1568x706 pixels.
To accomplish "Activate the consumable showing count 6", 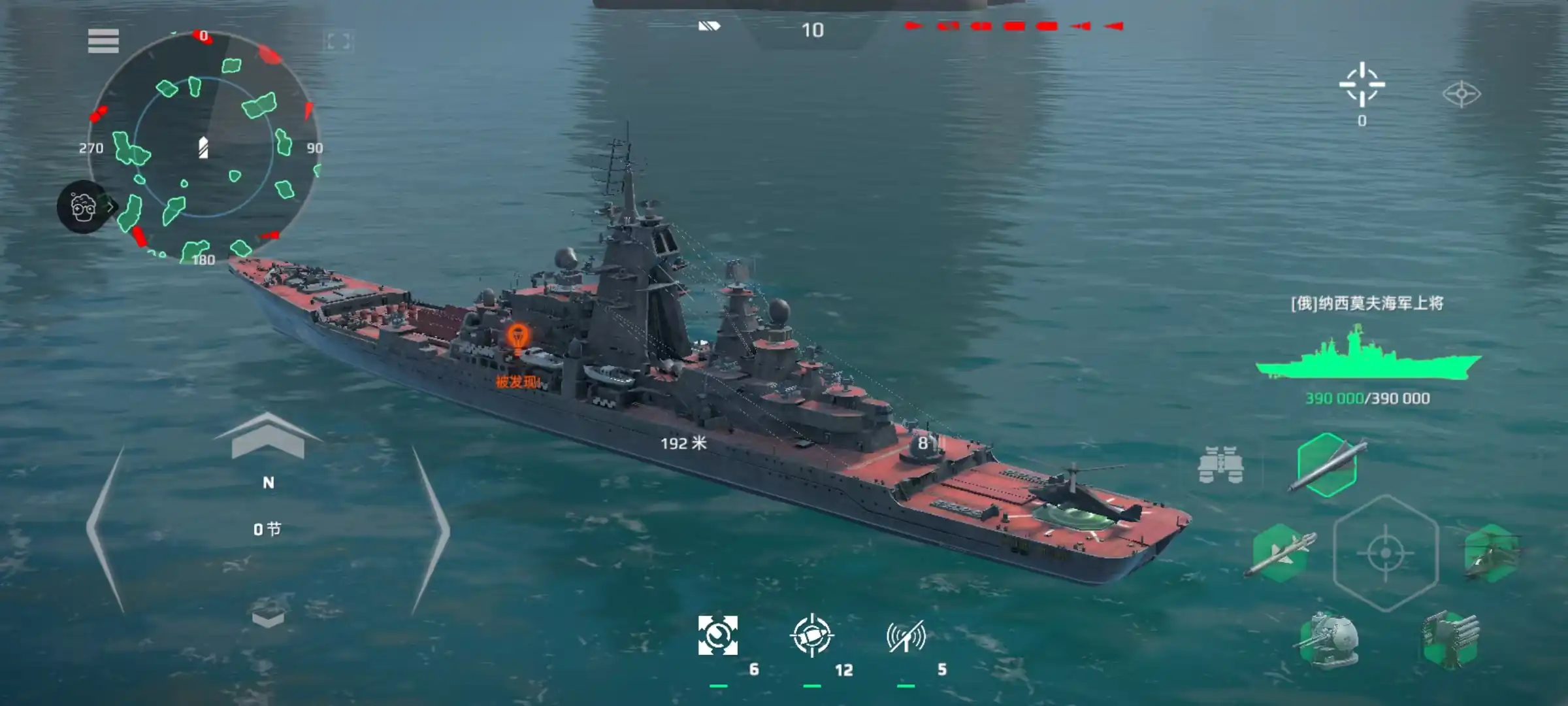I will [x=718, y=635].
